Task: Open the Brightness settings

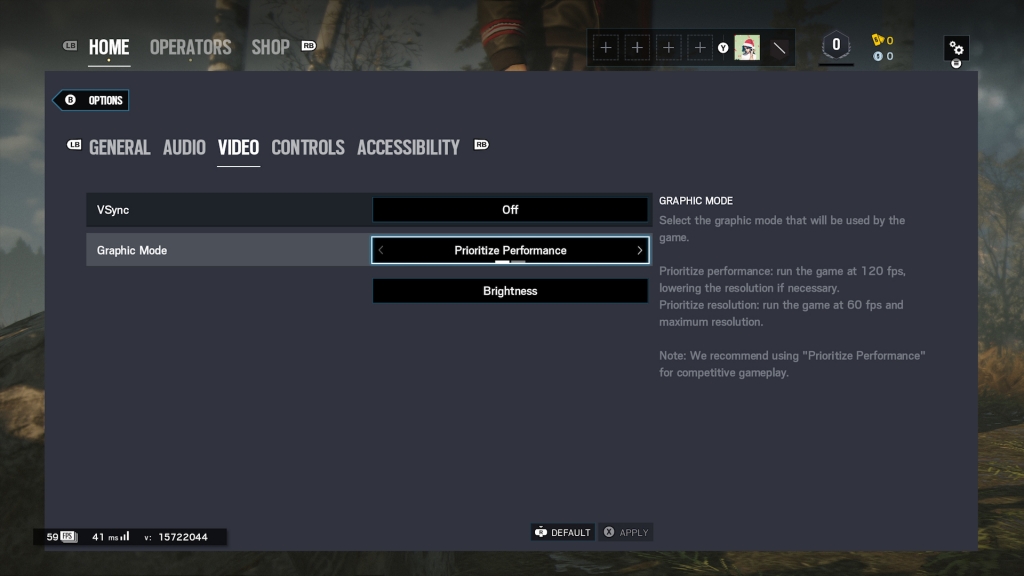Action: [510, 291]
